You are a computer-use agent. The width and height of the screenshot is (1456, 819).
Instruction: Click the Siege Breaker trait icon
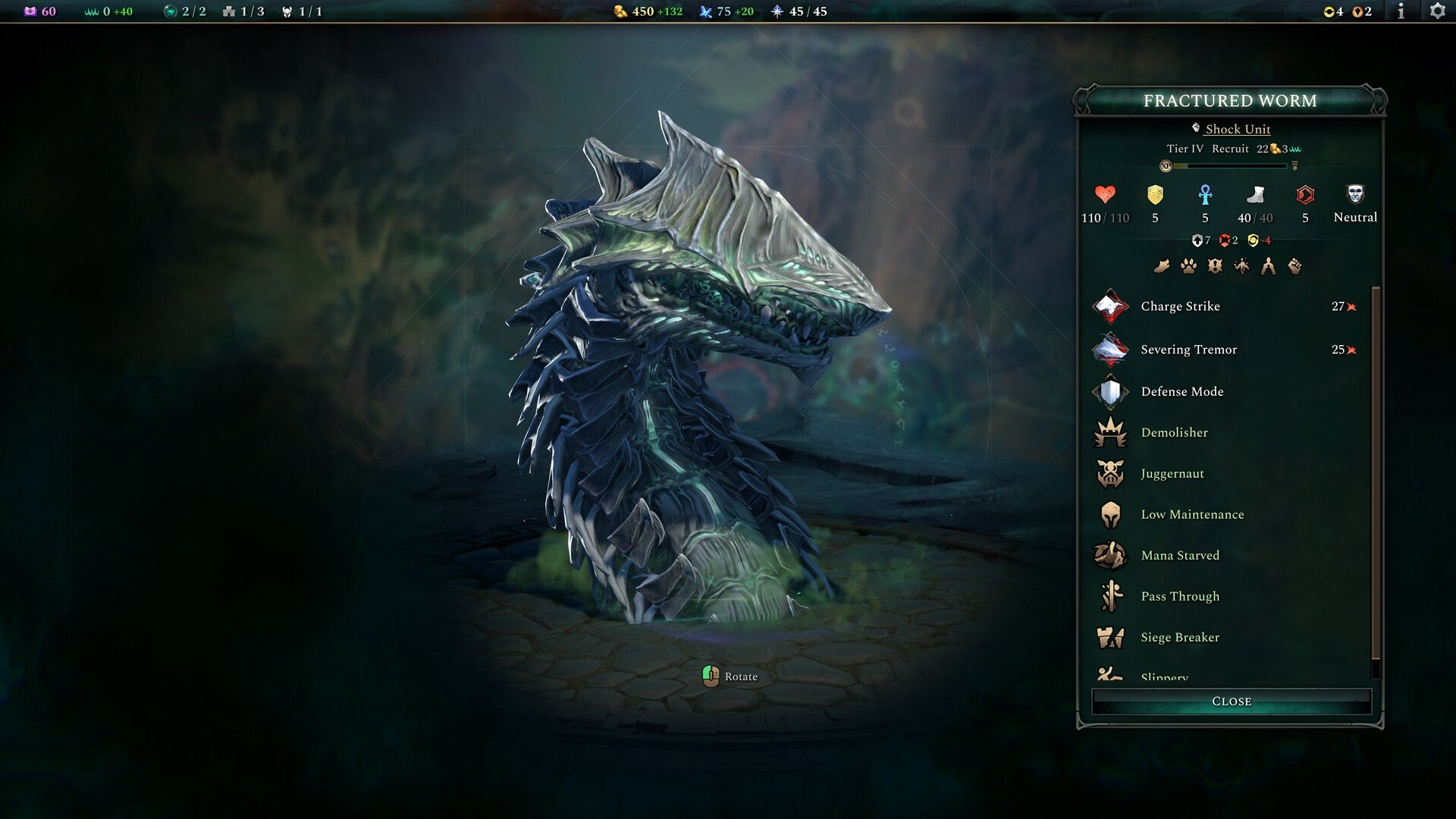coord(1110,637)
